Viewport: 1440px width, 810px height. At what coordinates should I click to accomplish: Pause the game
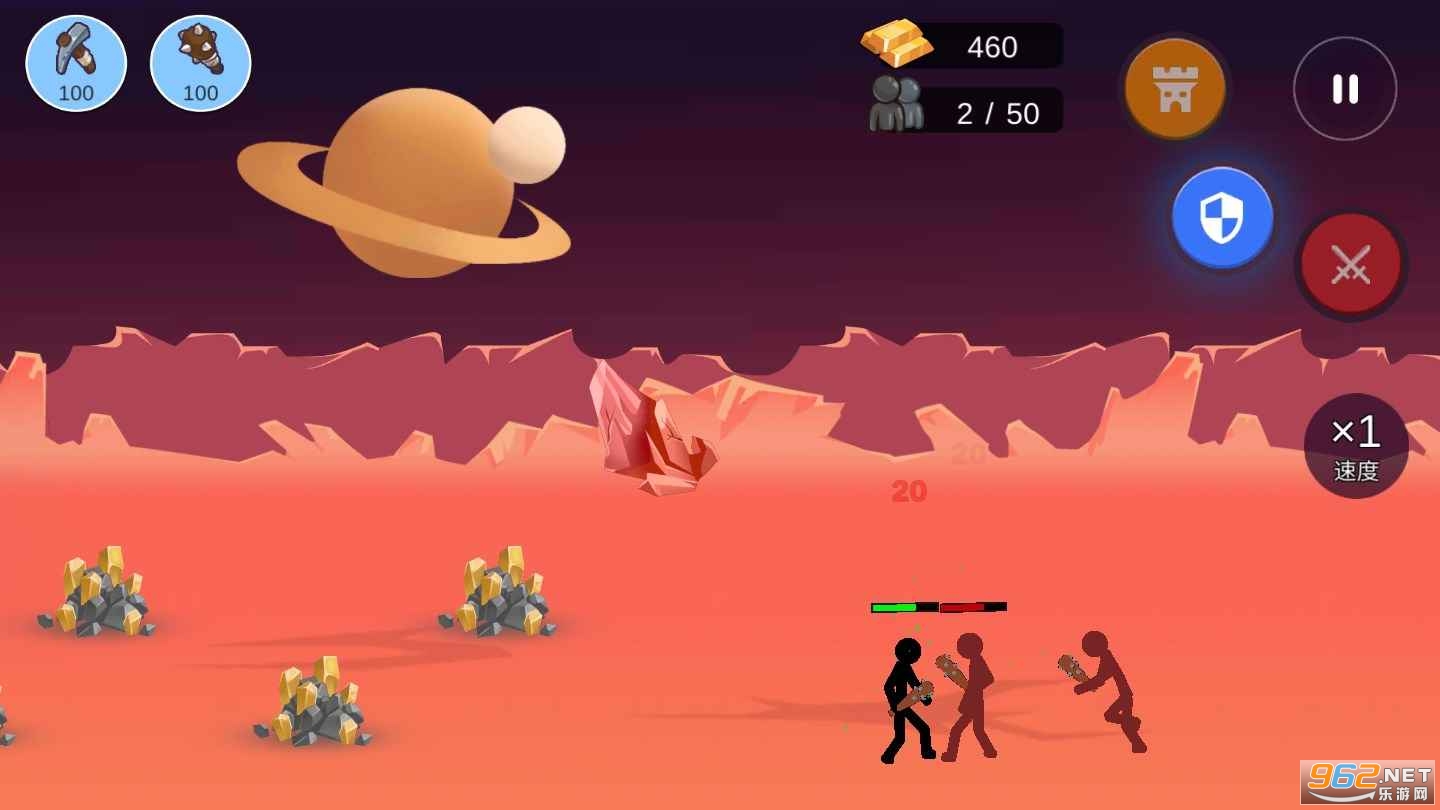tap(1345, 89)
